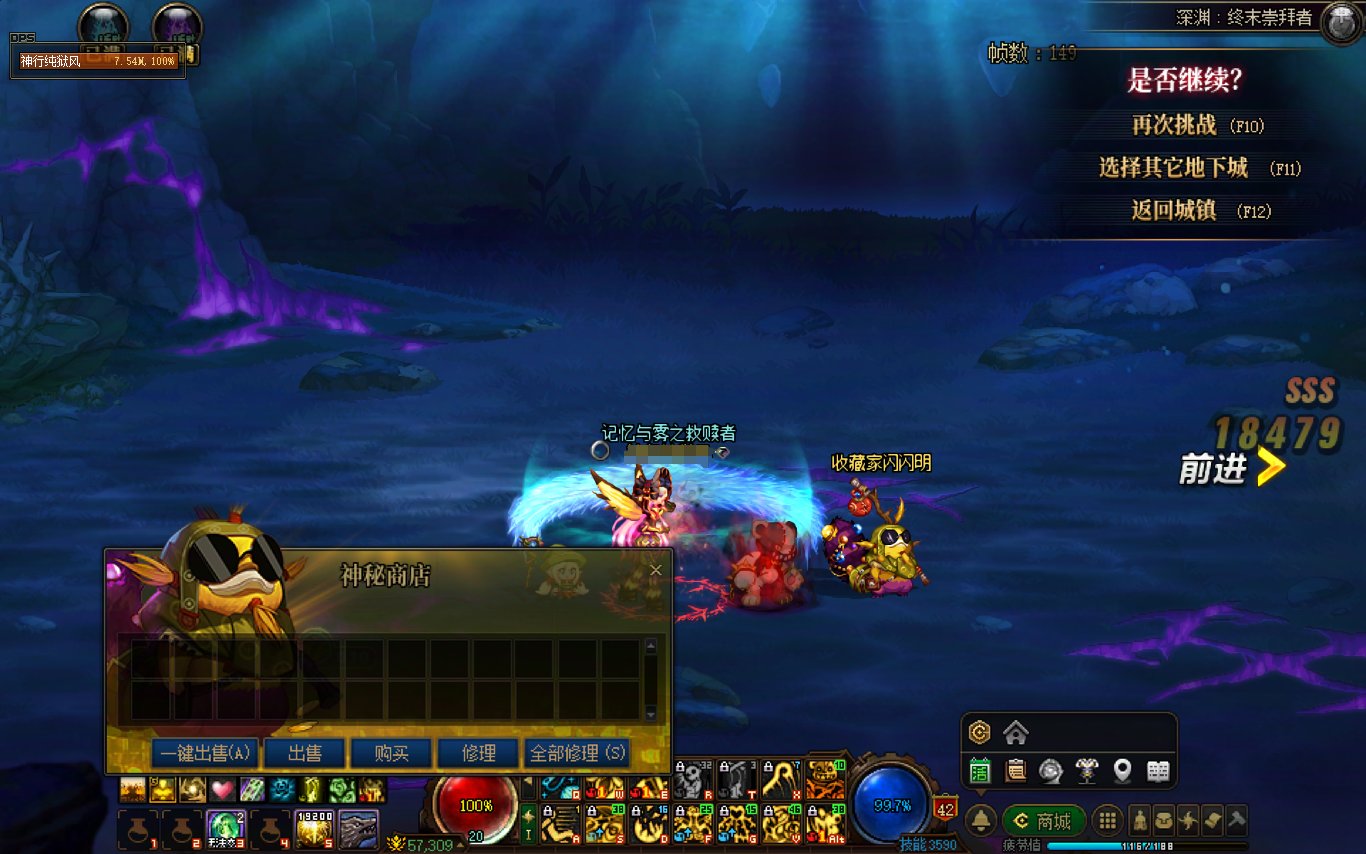Open the nine-dot grid menu button

(x=1106, y=822)
